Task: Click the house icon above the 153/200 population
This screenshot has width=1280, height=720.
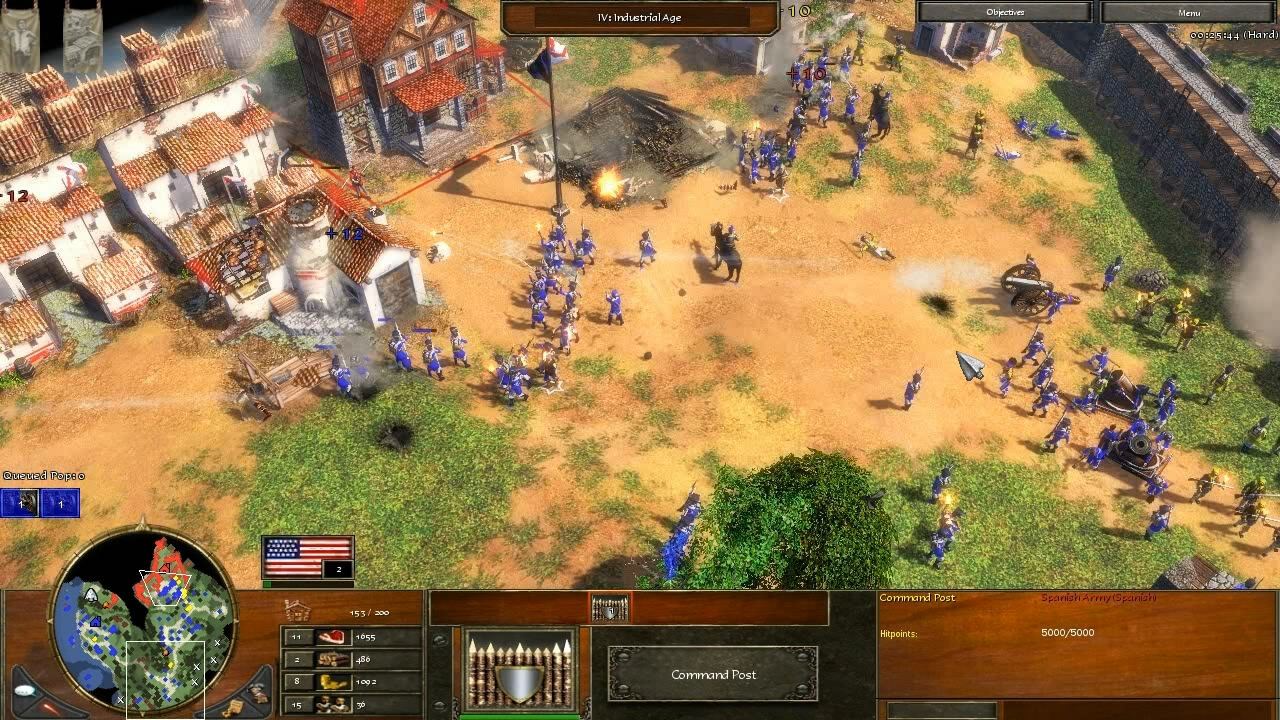Action: (297, 611)
